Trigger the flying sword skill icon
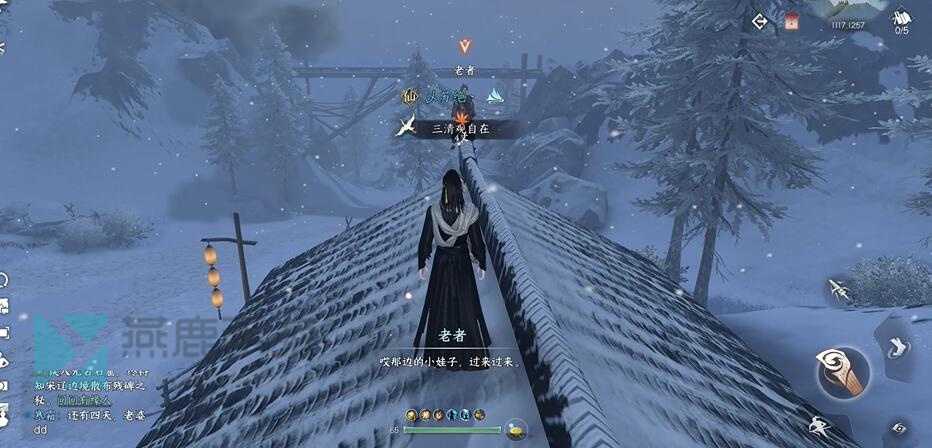Screen dimensions: 932x448 839,291
